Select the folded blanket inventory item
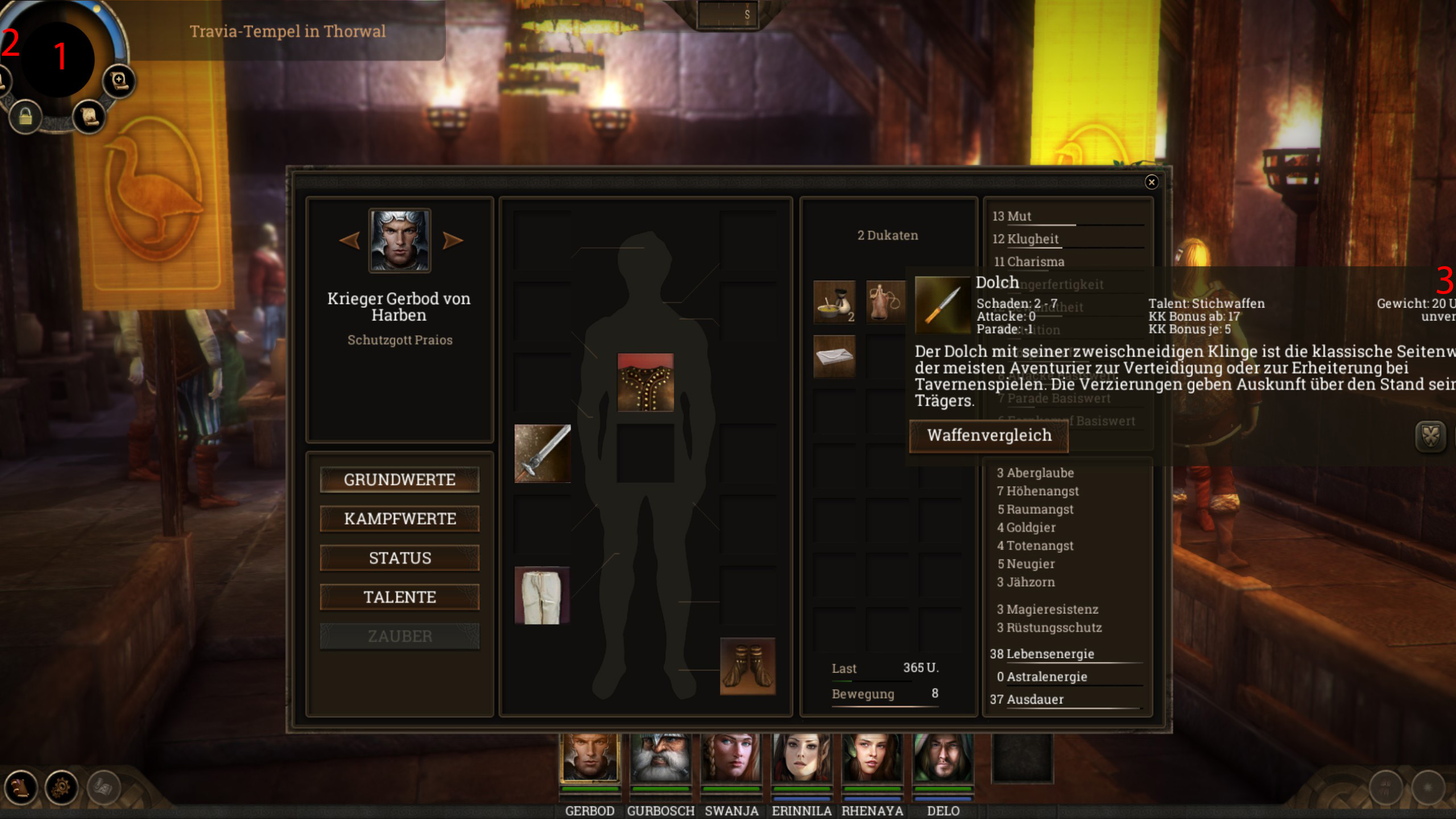The image size is (1456, 819). [x=834, y=356]
